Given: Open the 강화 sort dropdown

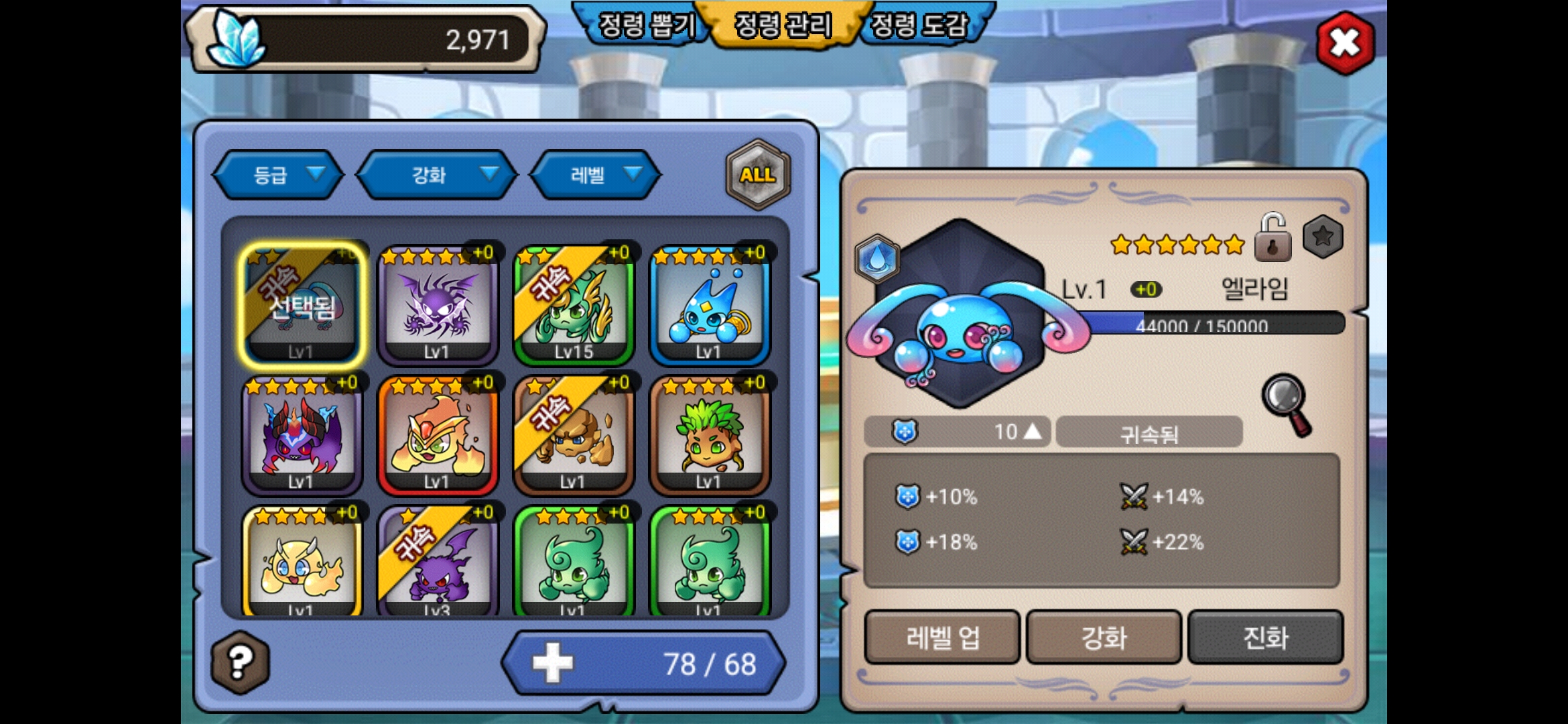Looking at the screenshot, I should 437,175.
